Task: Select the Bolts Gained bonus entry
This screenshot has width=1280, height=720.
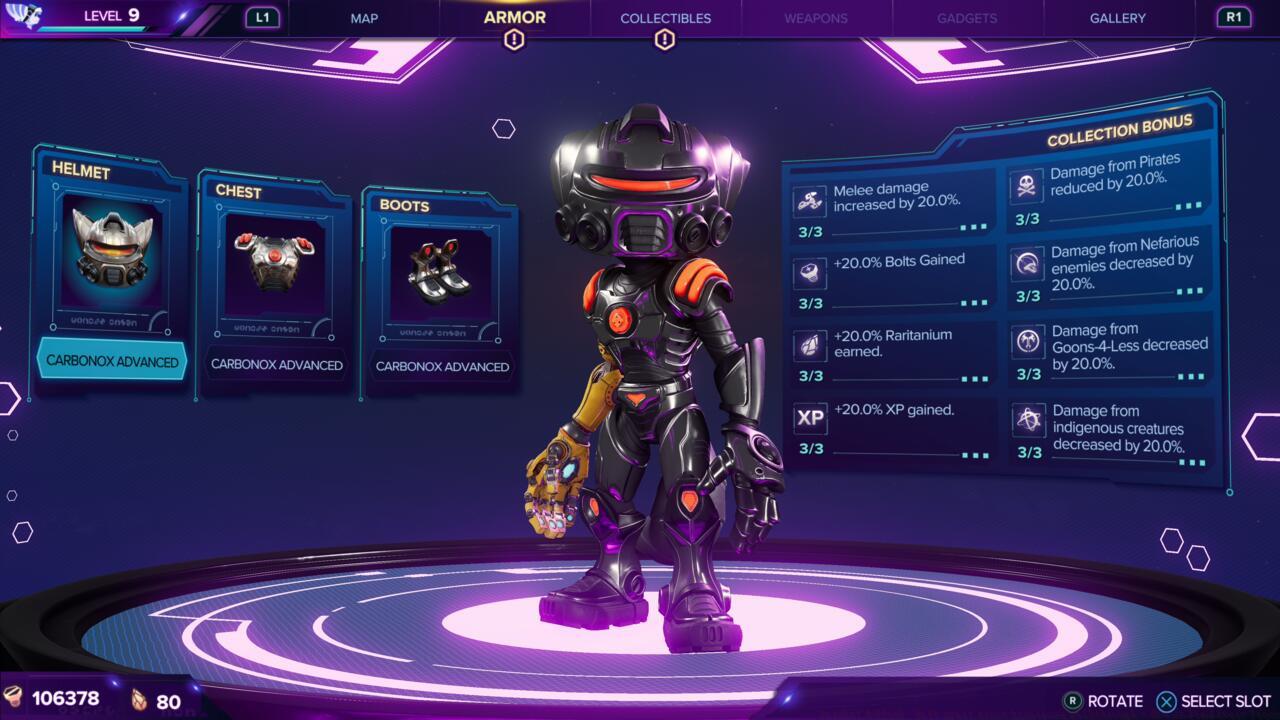Action: 892,280
